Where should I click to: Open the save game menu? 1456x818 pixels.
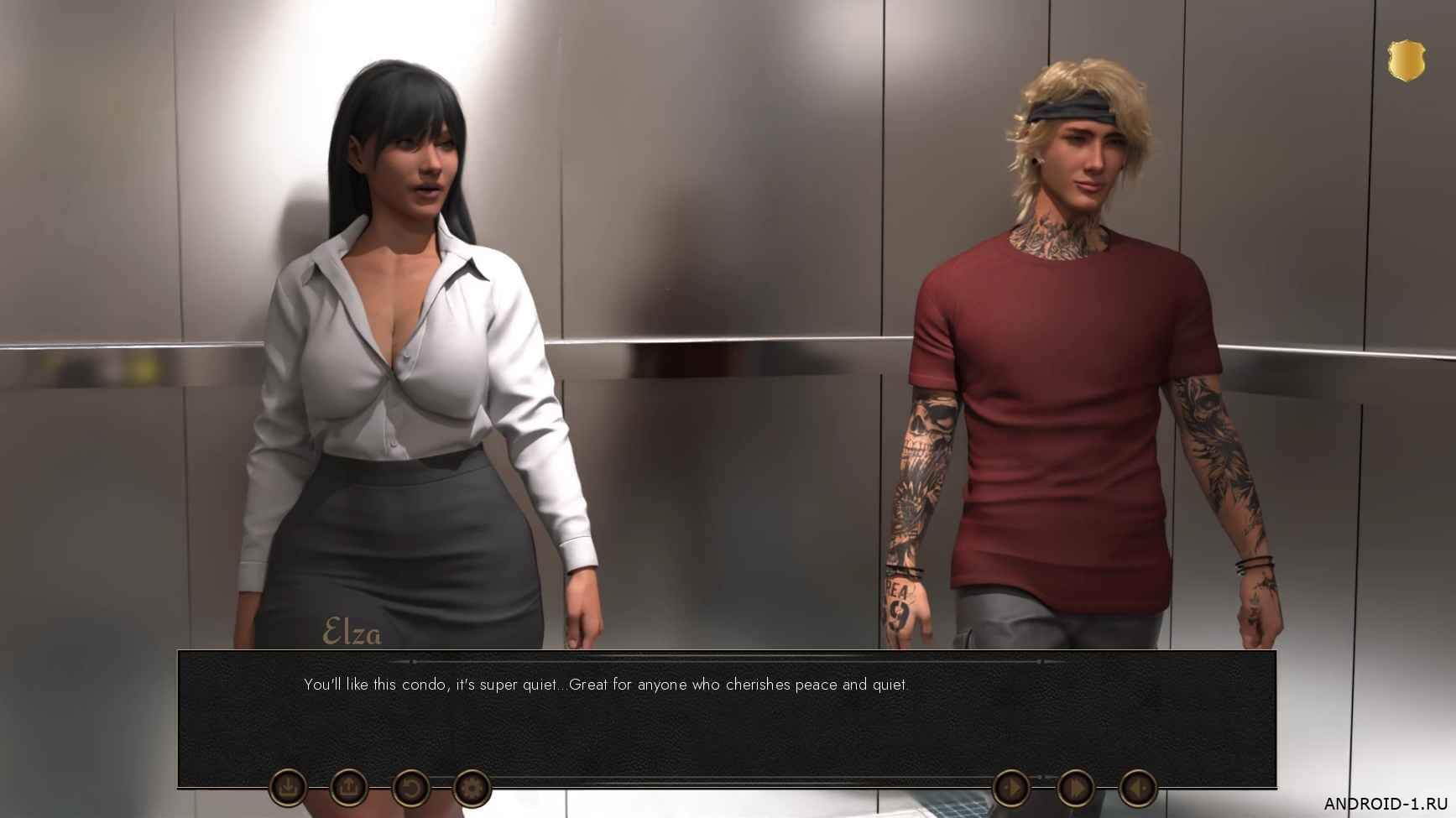click(288, 788)
